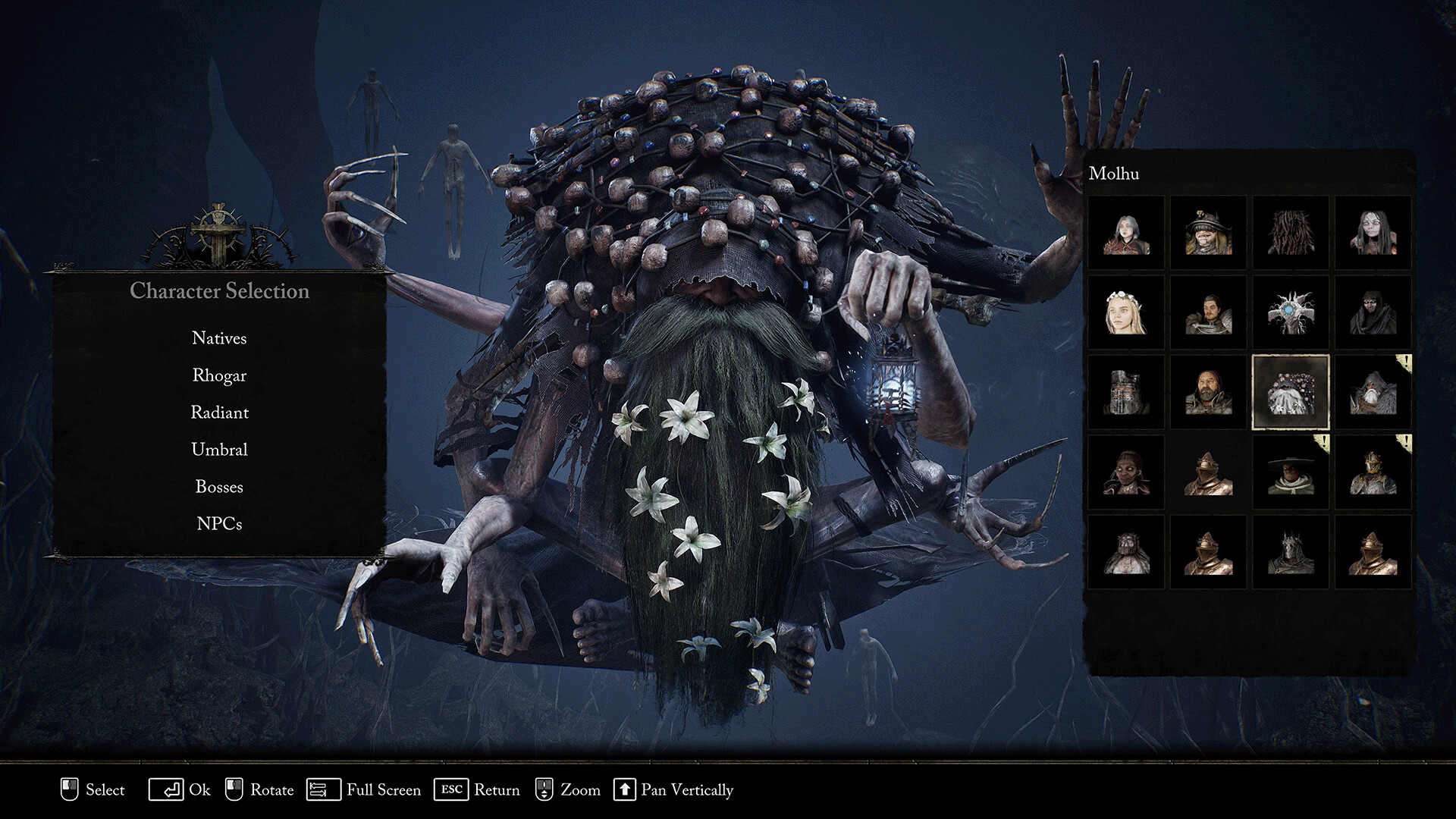This screenshot has width=1456, height=819.
Task: Choose the black-hooded masked figure
Action: coord(1373,312)
